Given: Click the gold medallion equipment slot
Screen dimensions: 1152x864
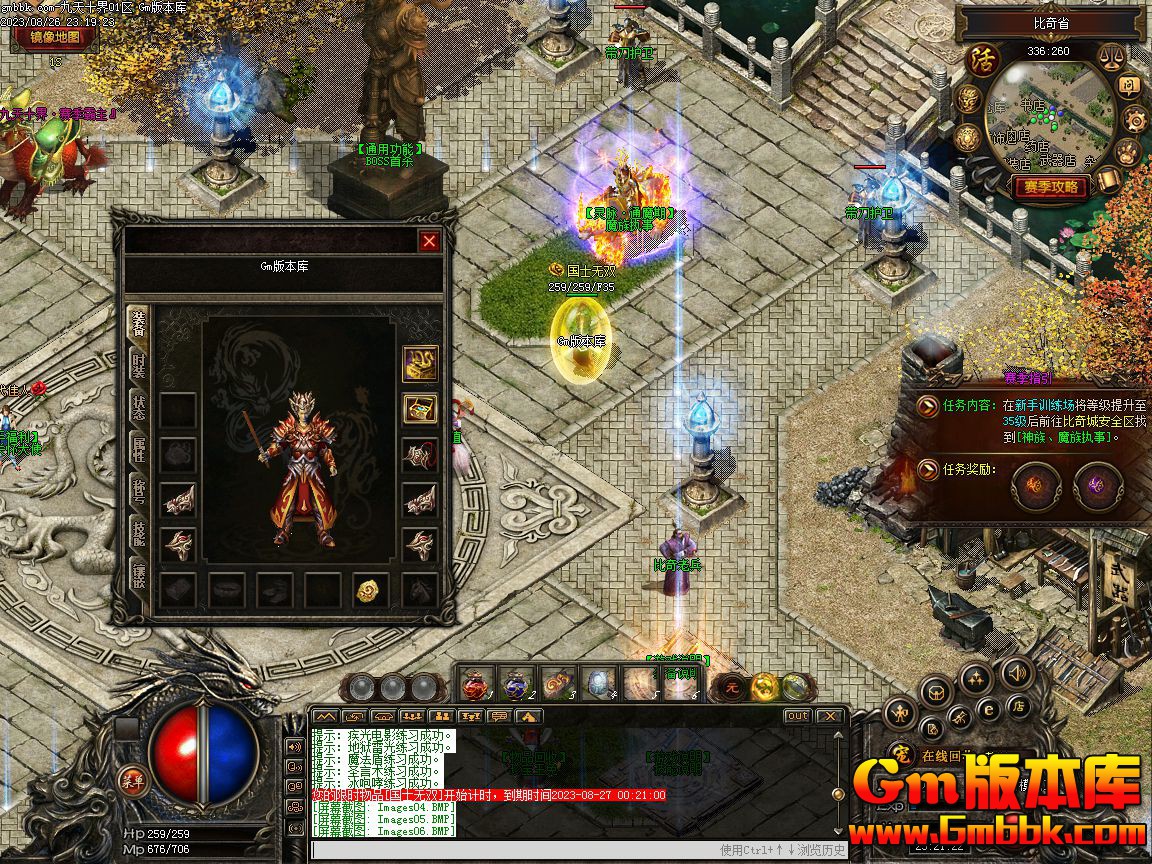Looking at the screenshot, I should [x=370, y=590].
